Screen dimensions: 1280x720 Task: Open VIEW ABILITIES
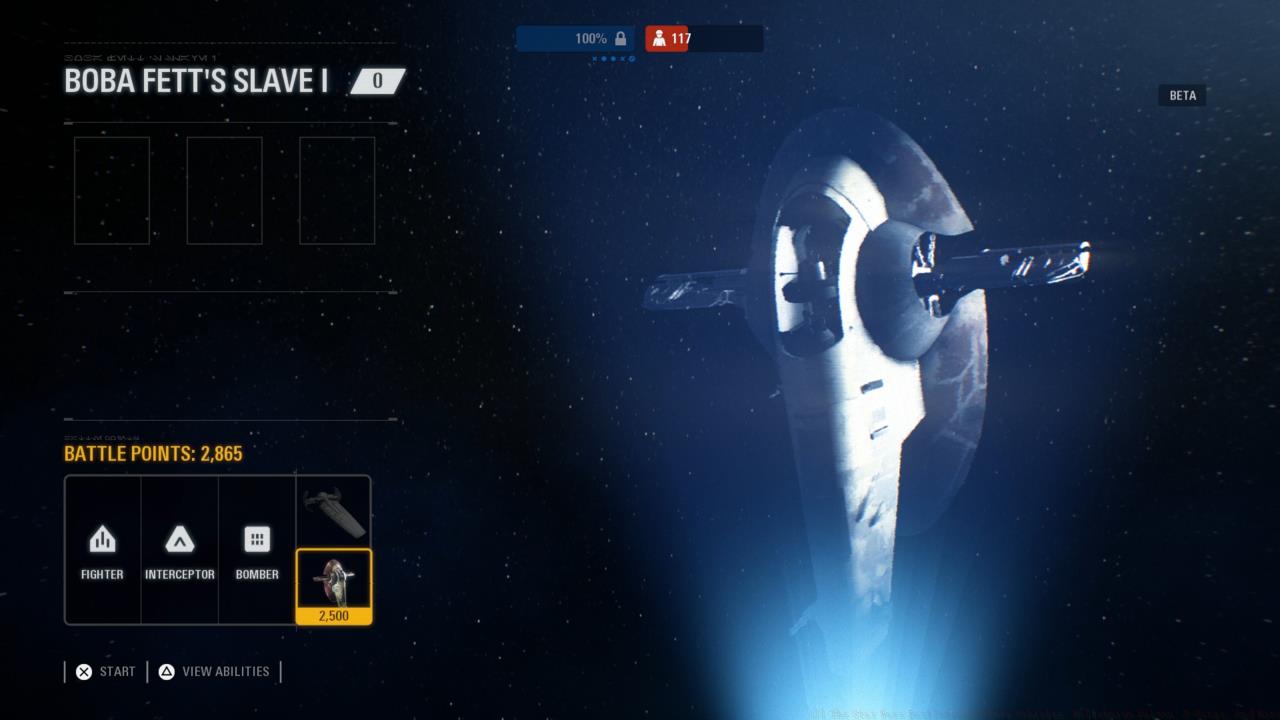(214, 671)
